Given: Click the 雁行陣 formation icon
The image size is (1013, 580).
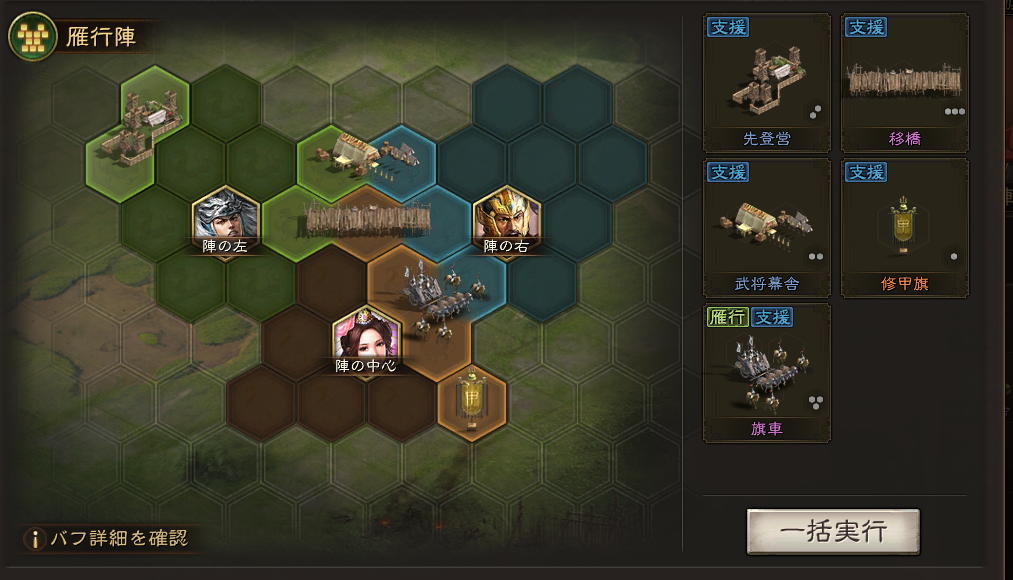Looking at the screenshot, I should 32,38.
